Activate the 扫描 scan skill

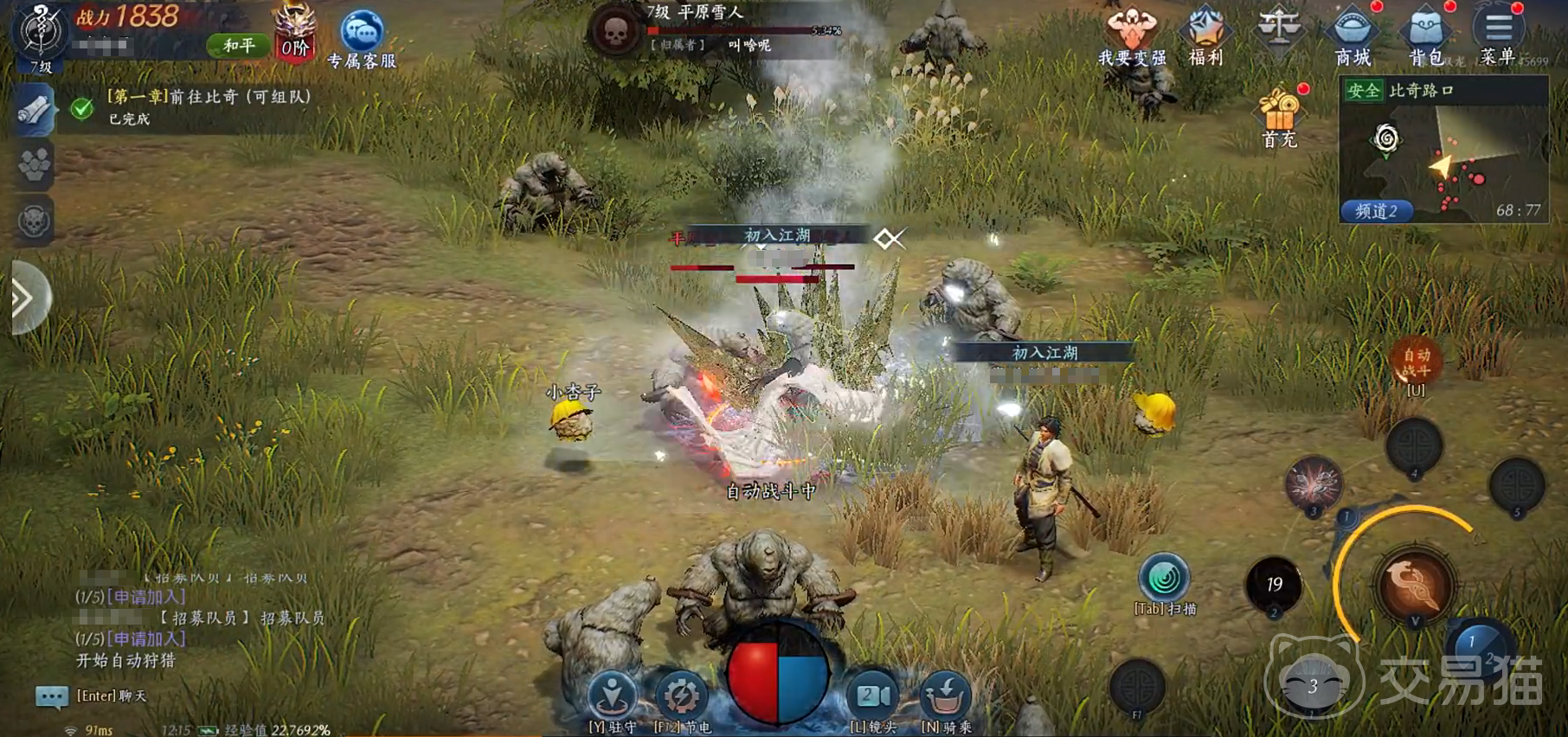[x=1164, y=580]
